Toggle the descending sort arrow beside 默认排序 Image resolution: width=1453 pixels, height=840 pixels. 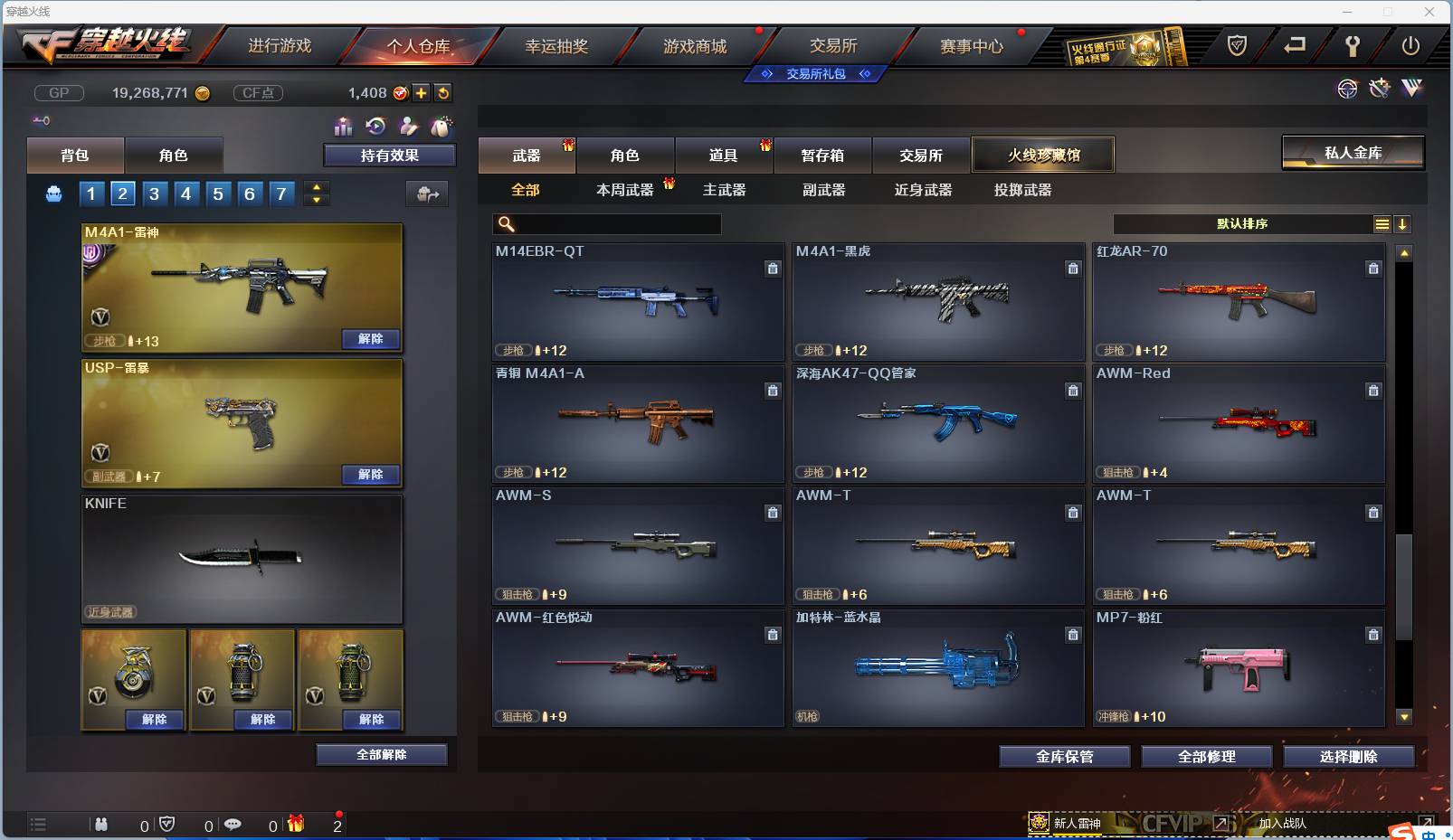pyautogui.click(x=1402, y=223)
